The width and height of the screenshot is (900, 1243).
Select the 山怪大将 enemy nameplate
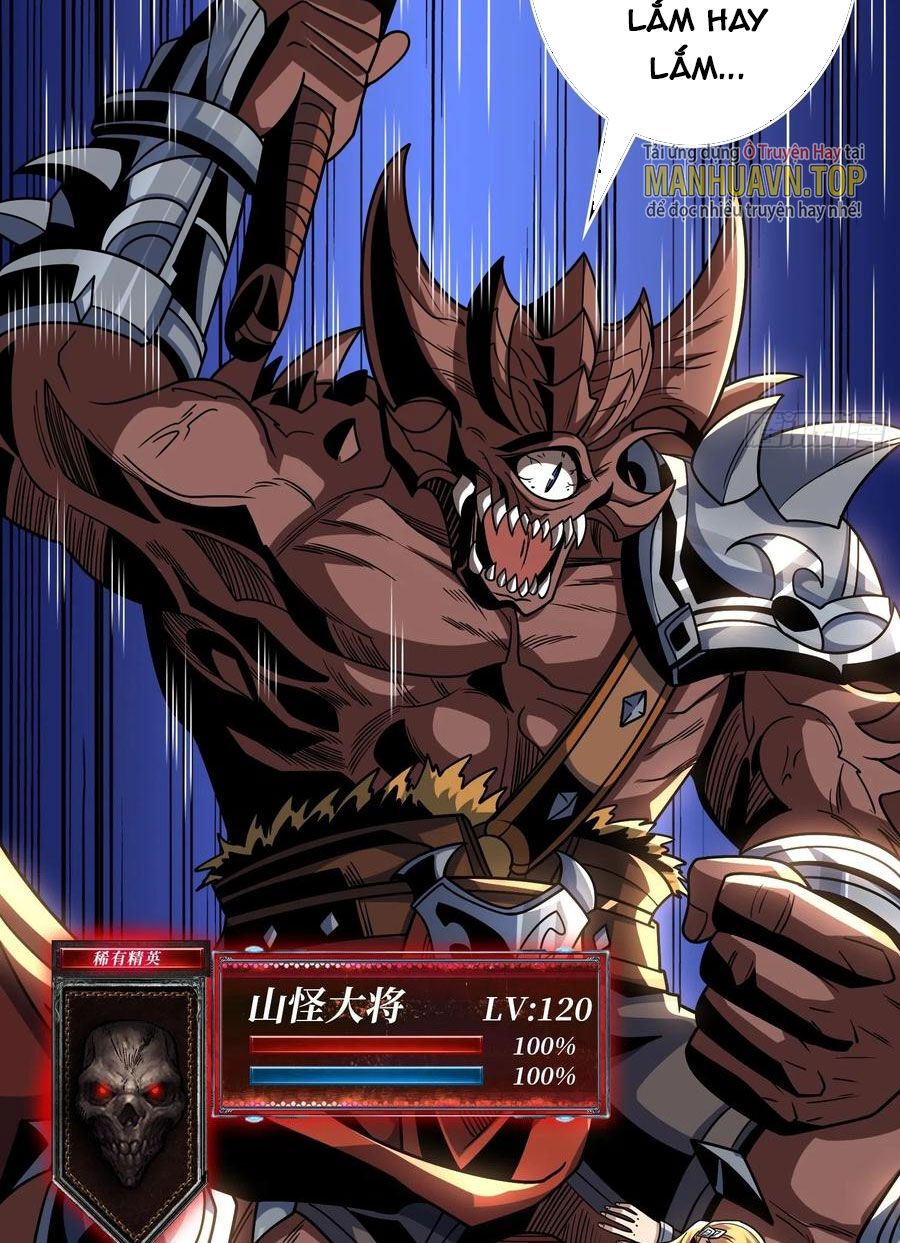[326, 1008]
